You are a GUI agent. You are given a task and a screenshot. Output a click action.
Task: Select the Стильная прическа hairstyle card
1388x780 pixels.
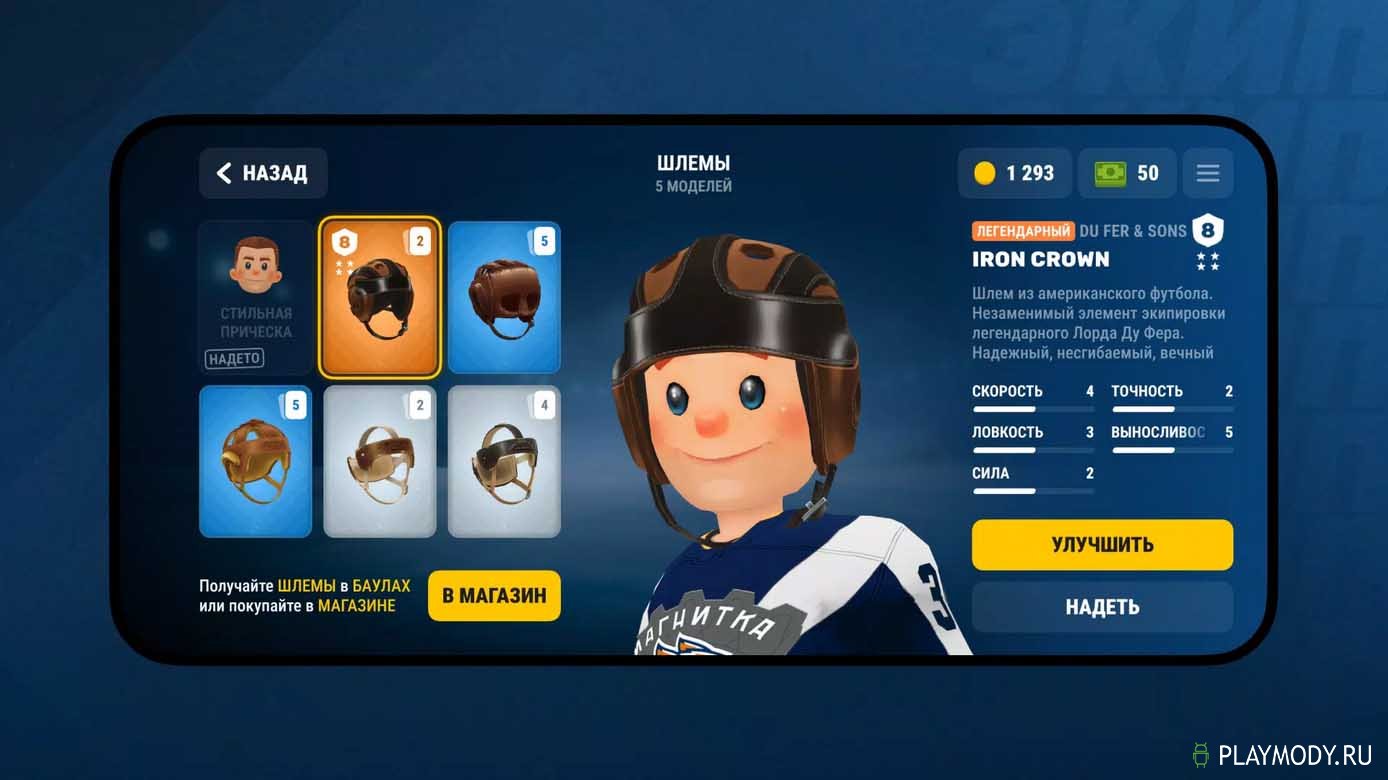[256, 297]
